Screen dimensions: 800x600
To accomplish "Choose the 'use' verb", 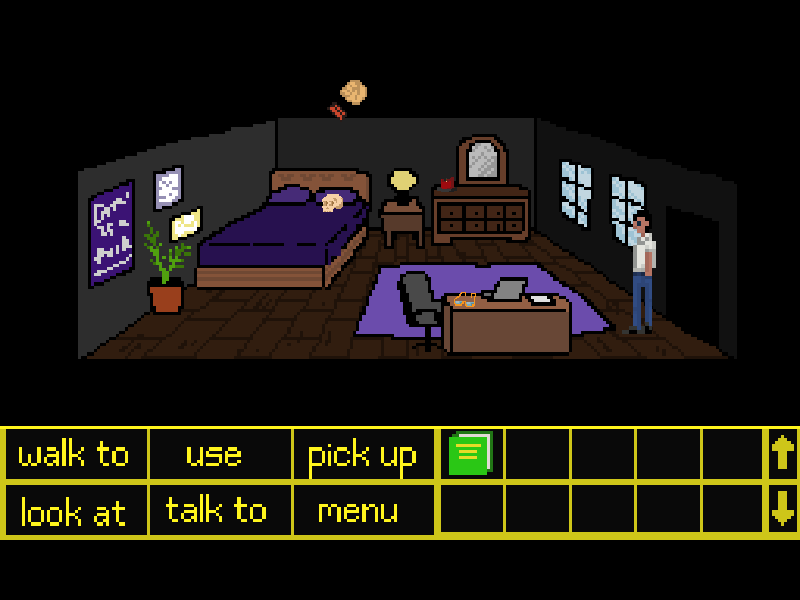I will point(214,455).
